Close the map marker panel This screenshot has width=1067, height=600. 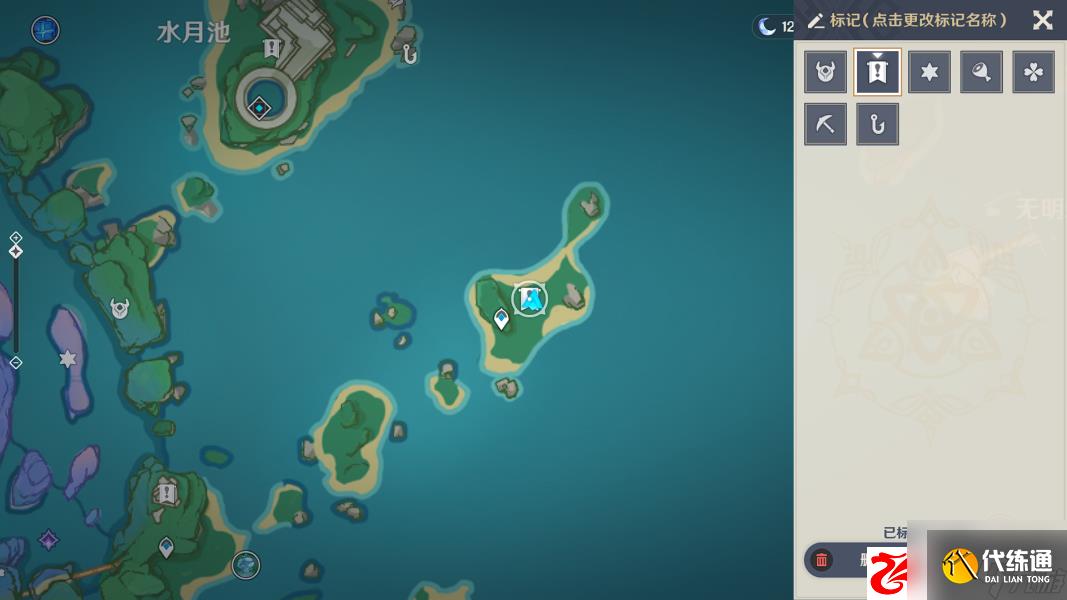click(x=1042, y=20)
